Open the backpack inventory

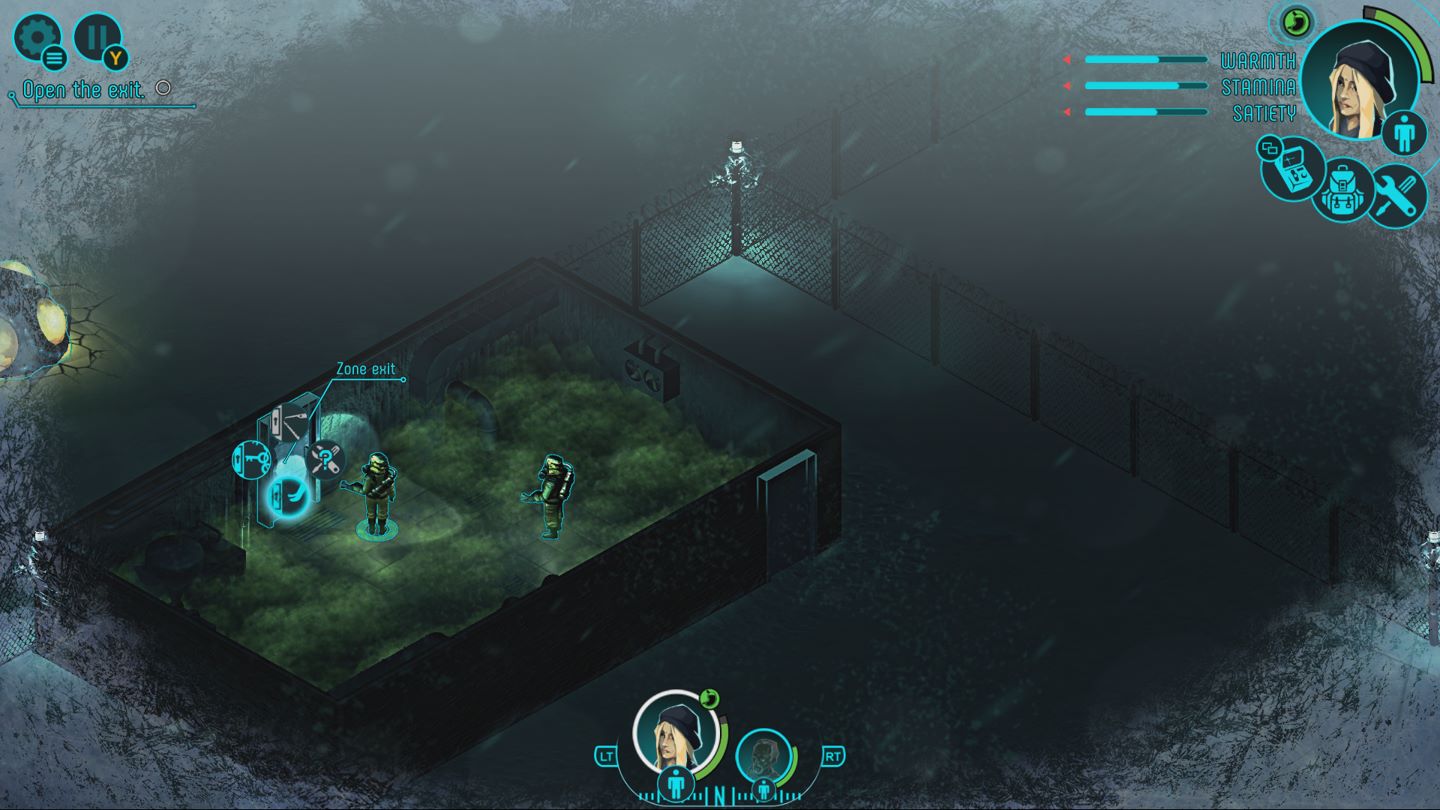coord(1343,191)
